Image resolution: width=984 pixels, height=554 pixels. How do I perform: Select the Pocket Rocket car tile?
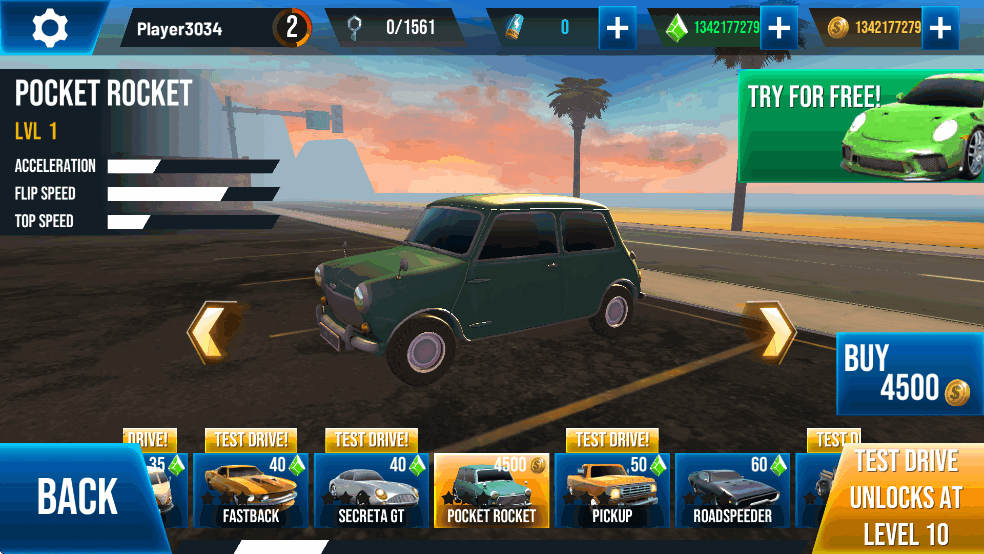491,490
